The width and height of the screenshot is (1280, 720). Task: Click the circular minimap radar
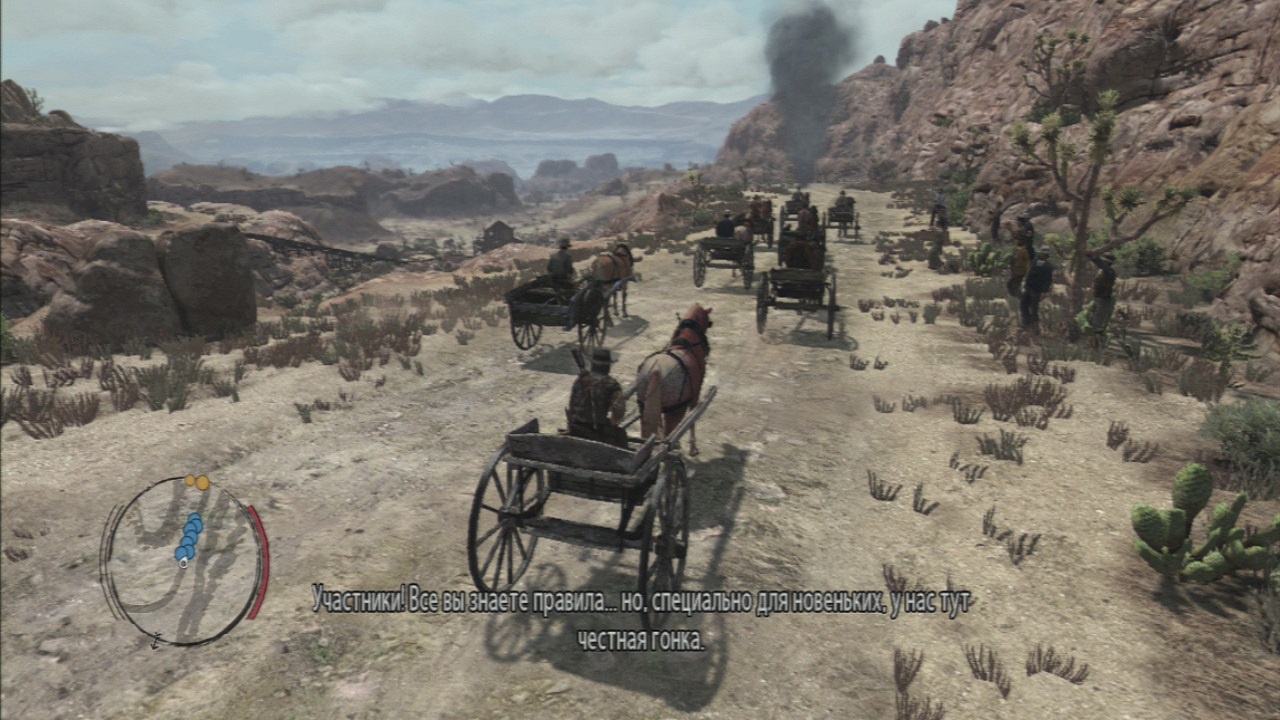[x=183, y=561]
